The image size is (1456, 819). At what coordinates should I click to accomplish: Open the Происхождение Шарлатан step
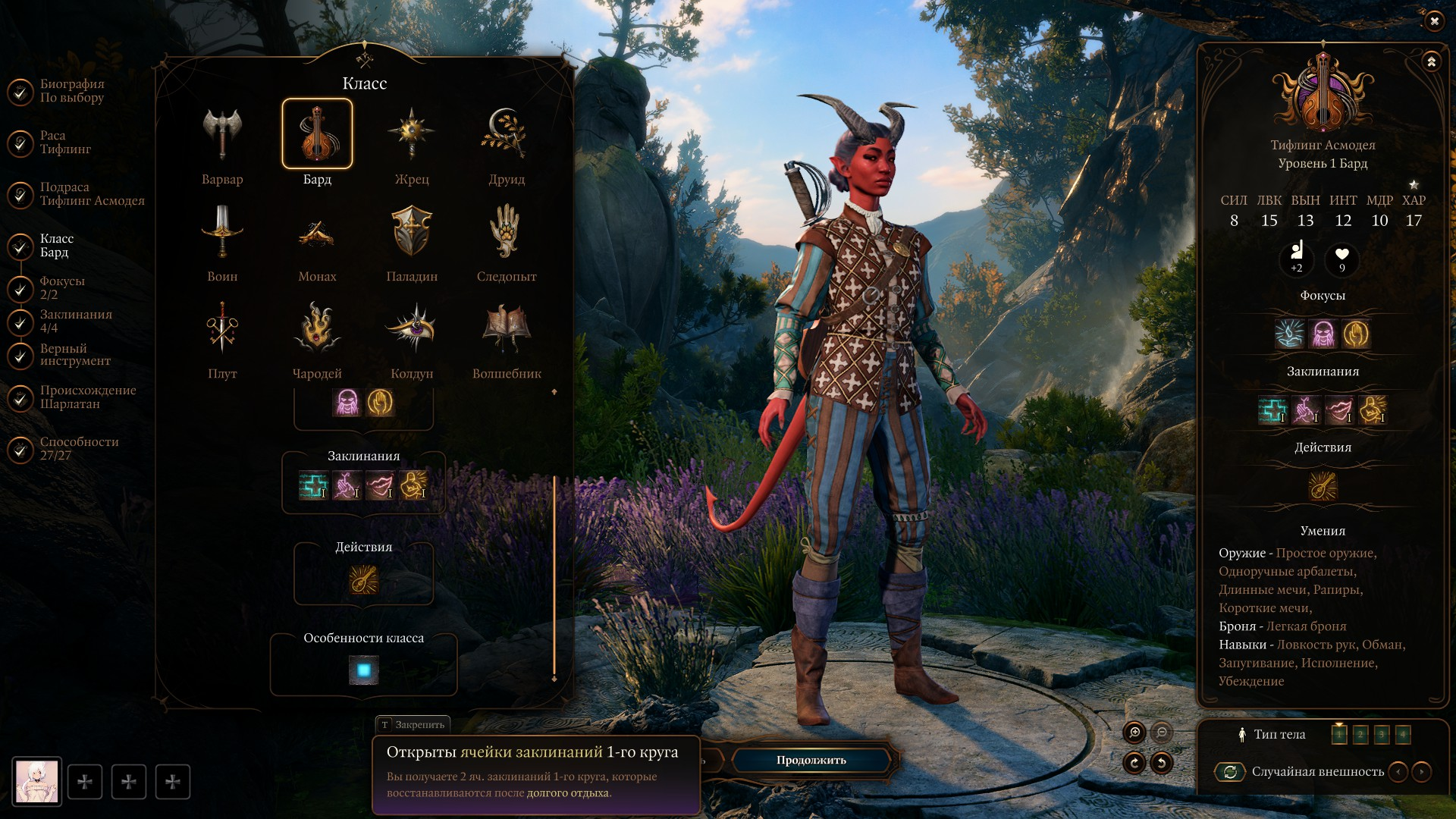coord(88,397)
